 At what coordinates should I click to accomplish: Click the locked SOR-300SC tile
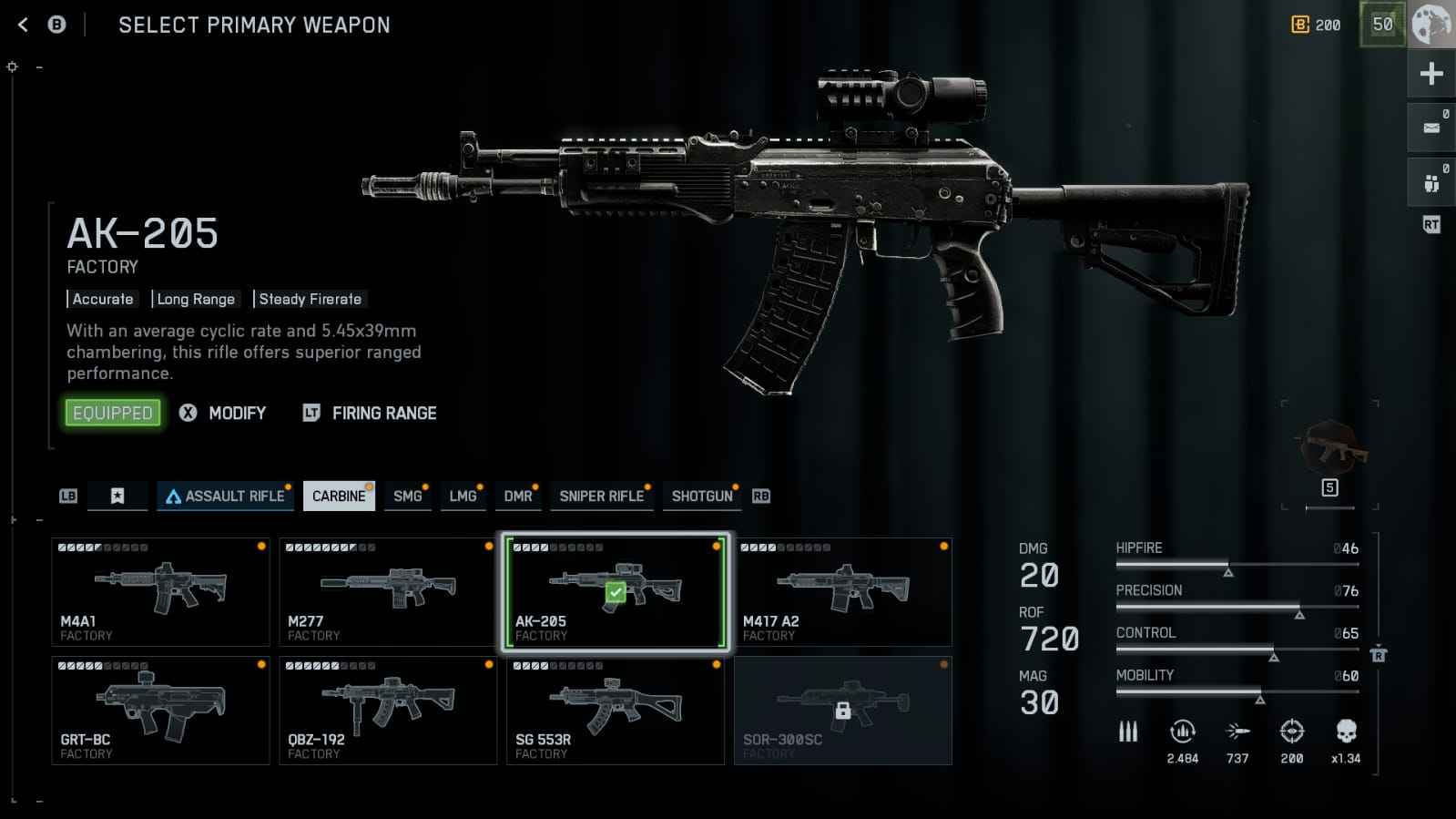[843, 711]
